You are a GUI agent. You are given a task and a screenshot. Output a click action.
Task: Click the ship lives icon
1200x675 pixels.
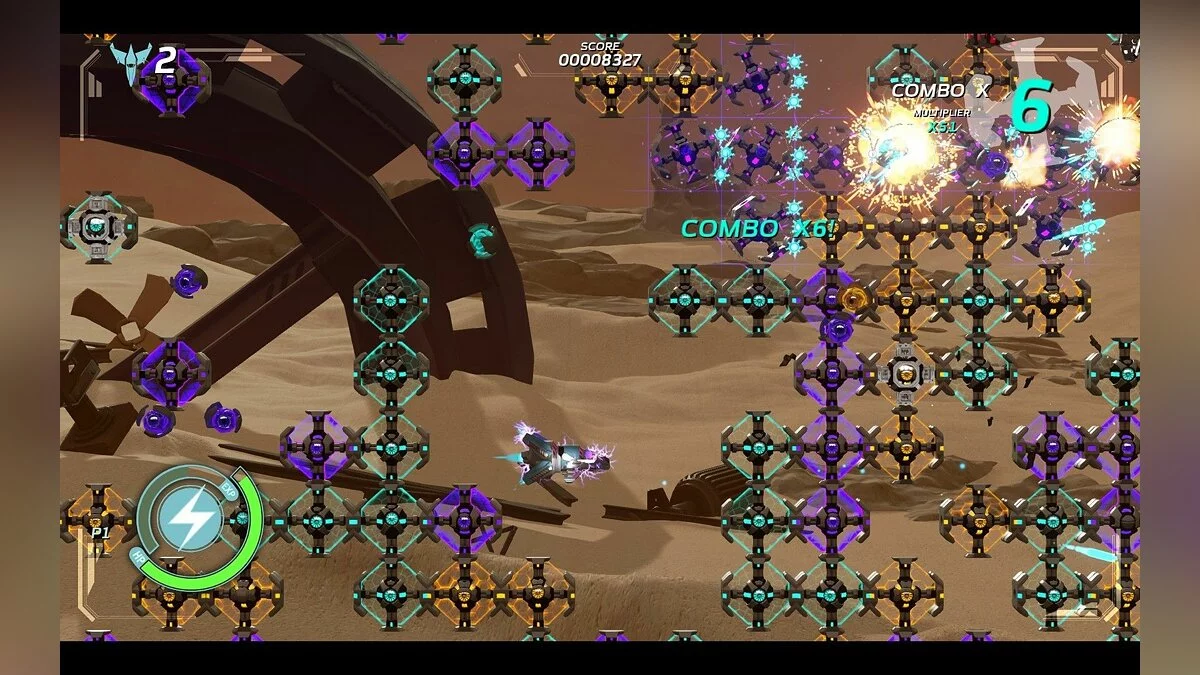point(128,63)
